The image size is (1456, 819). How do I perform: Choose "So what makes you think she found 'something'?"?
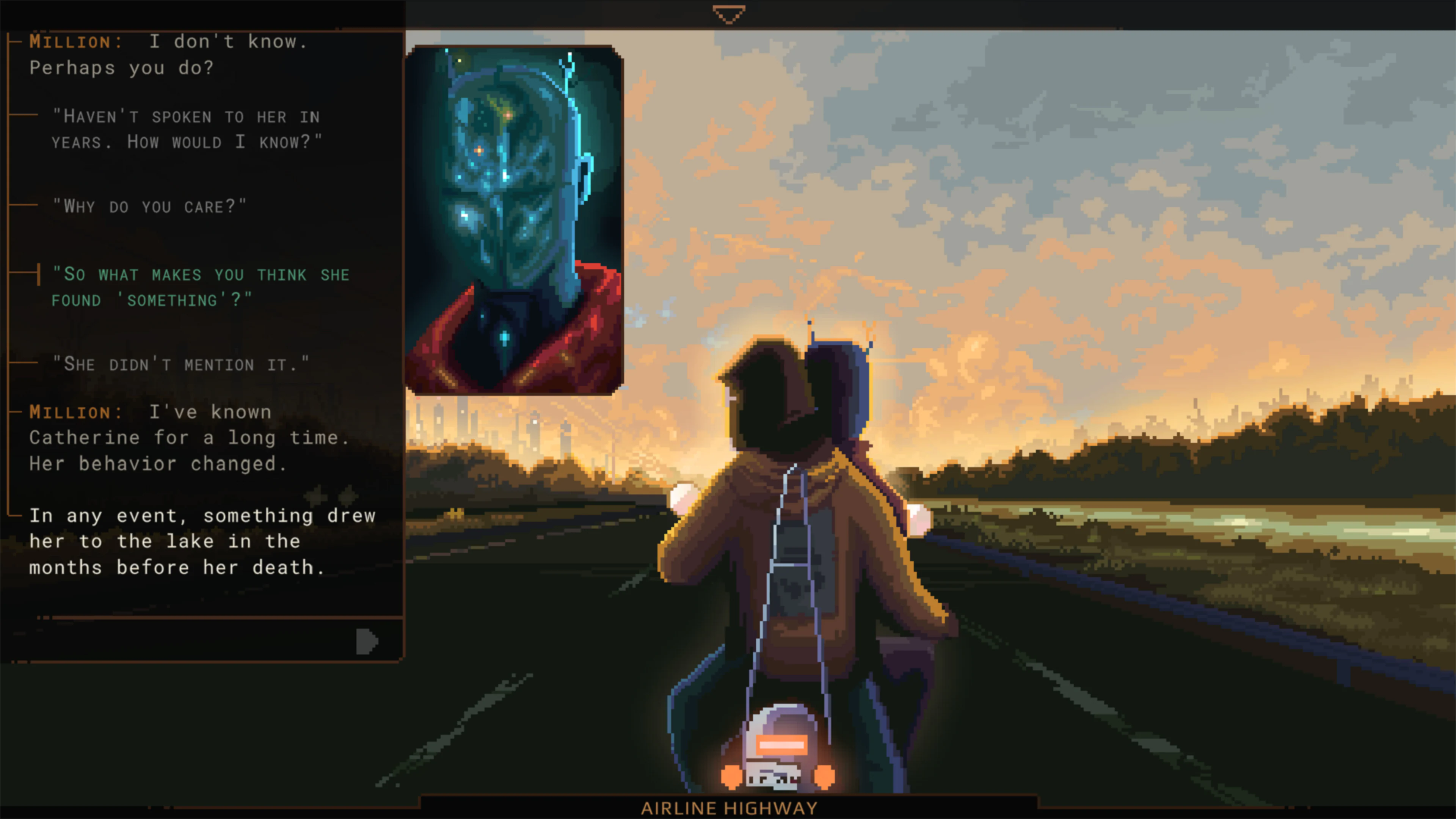201,287
